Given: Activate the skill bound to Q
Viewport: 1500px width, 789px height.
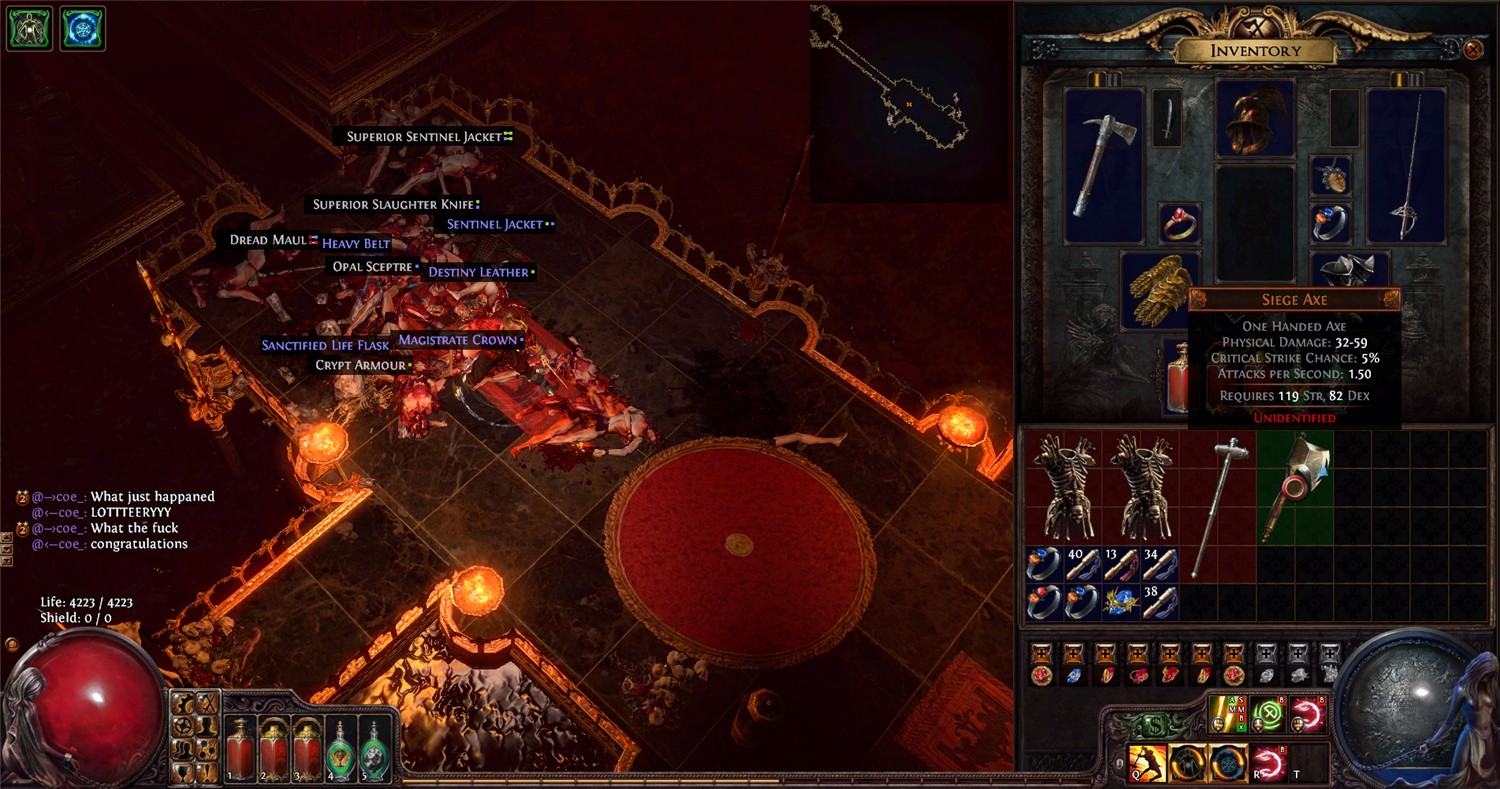Looking at the screenshot, I should click(1146, 761).
